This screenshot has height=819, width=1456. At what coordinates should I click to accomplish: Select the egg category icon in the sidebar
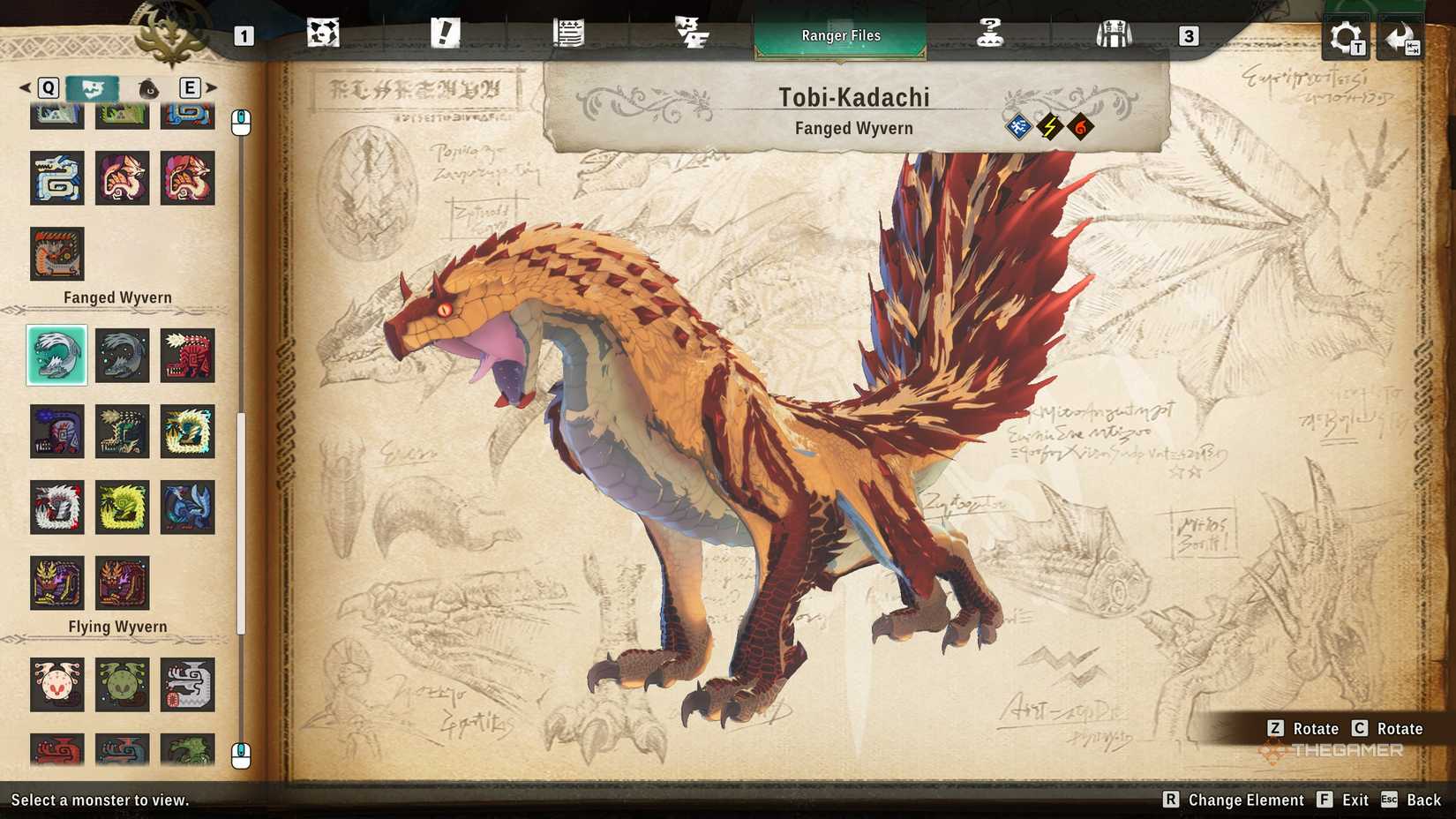click(146, 88)
